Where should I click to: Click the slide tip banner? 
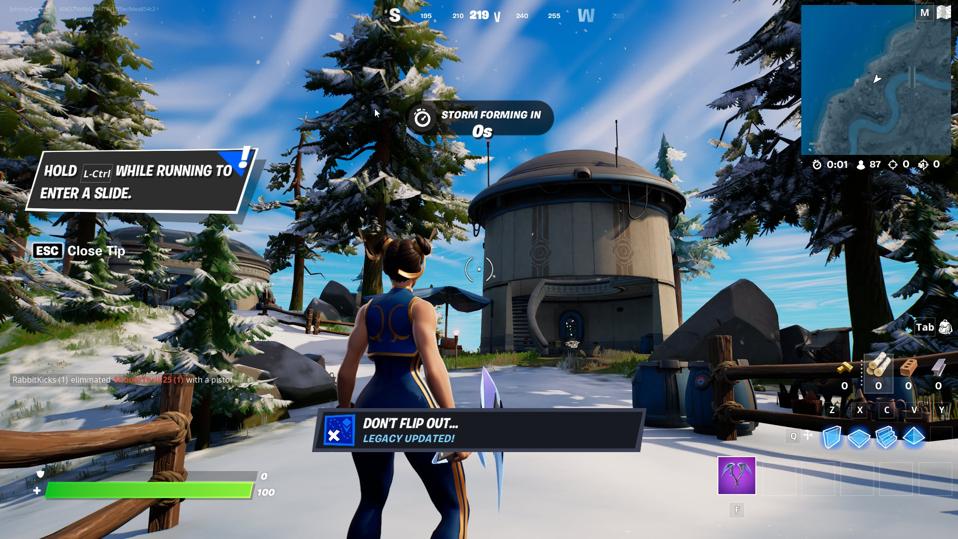140,181
